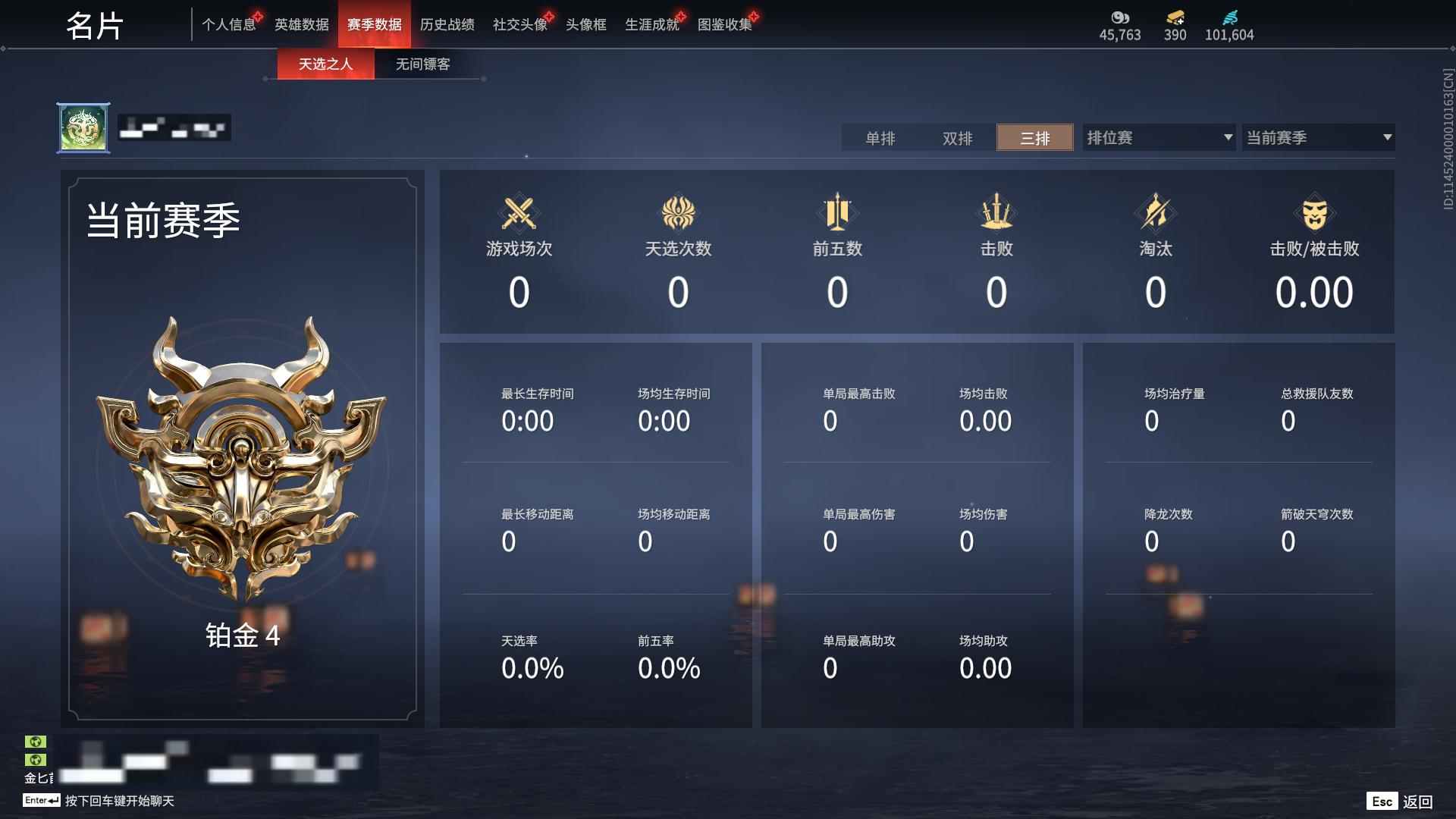Expand the 当前赛季 season selector
The height and width of the screenshot is (819, 1456).
(x=1317, y=137)
